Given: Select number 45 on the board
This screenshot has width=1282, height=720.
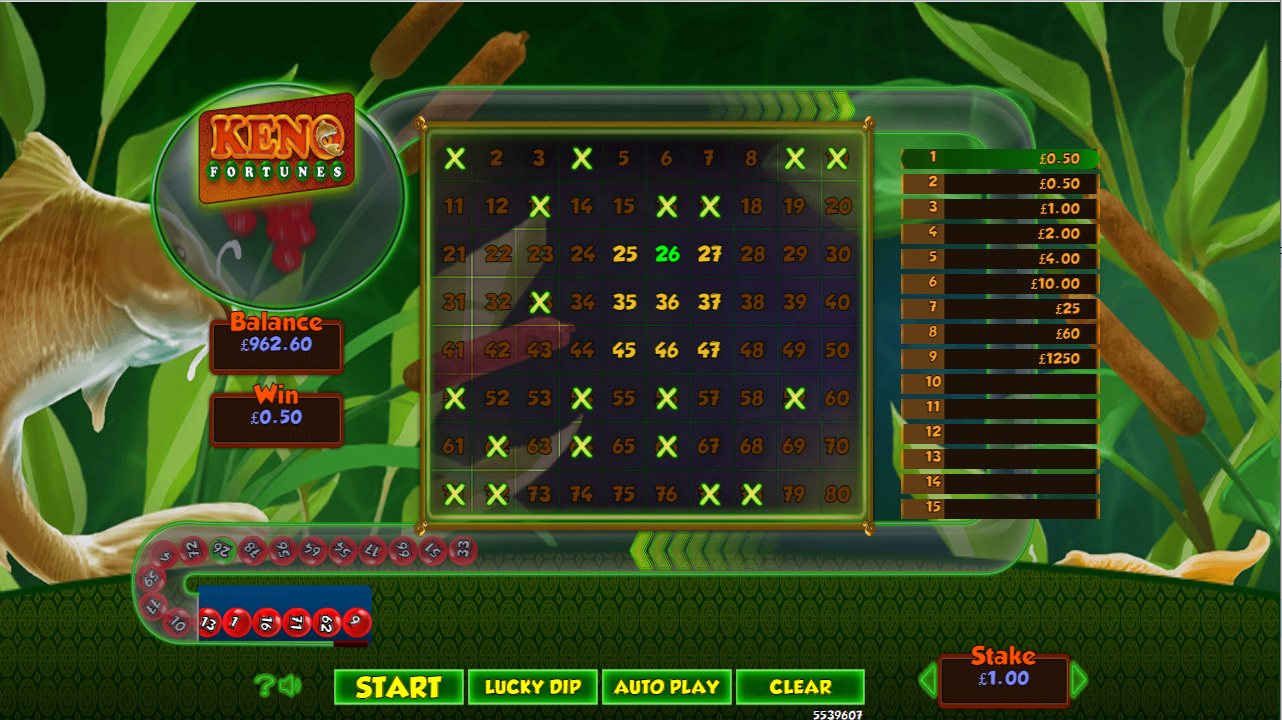Looking at the screenshot, I should 625,350.
